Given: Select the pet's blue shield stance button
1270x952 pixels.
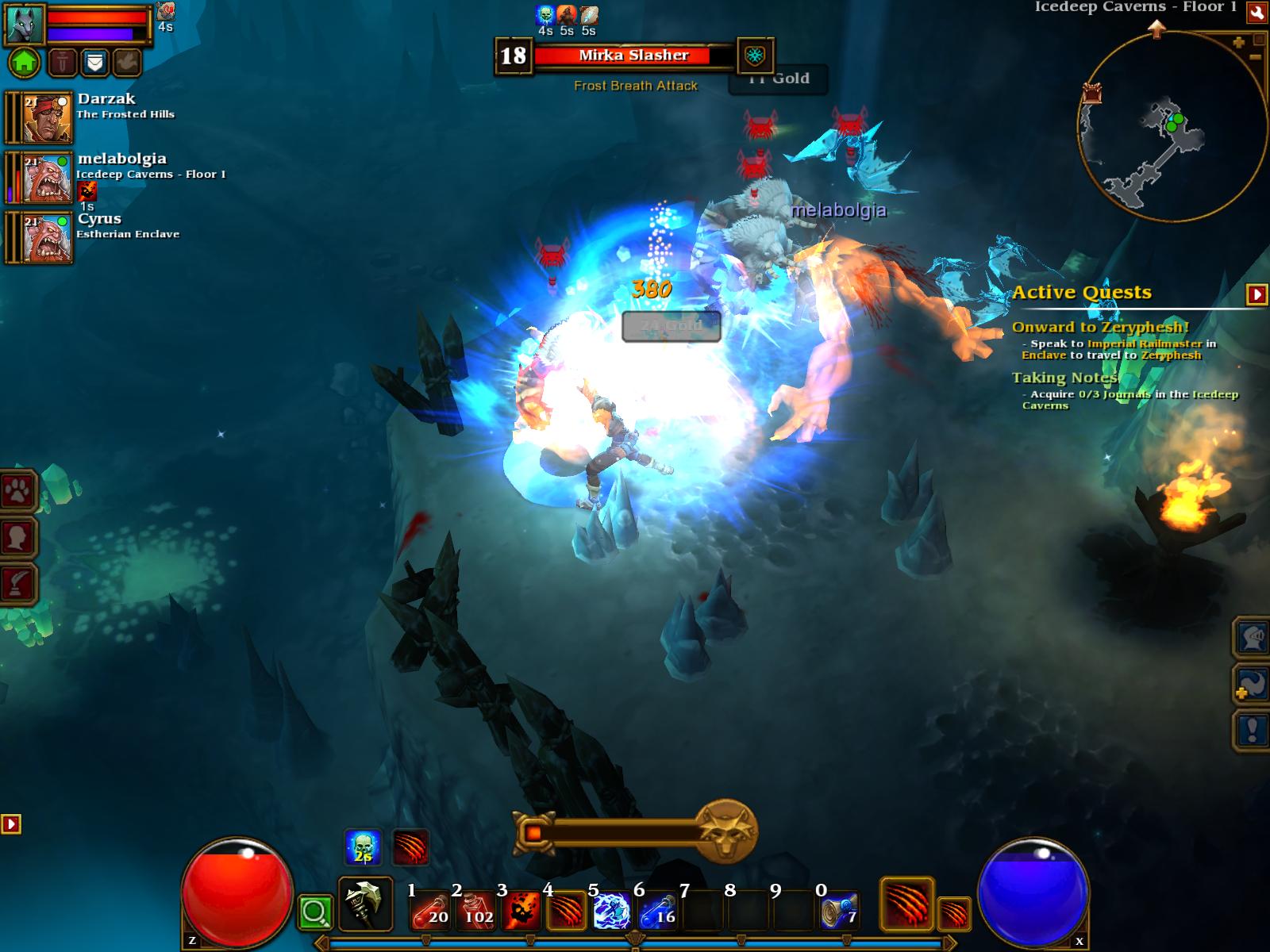Looking at the screenshot, I should click(94, 62).
